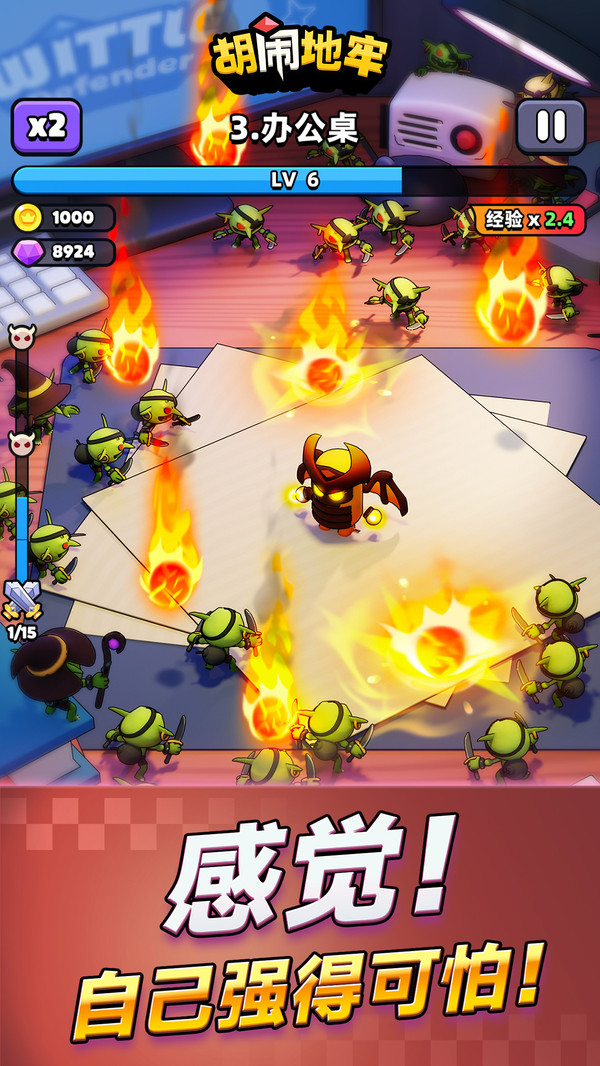Toggle the x2 game speed button

[x=46, y=126]
